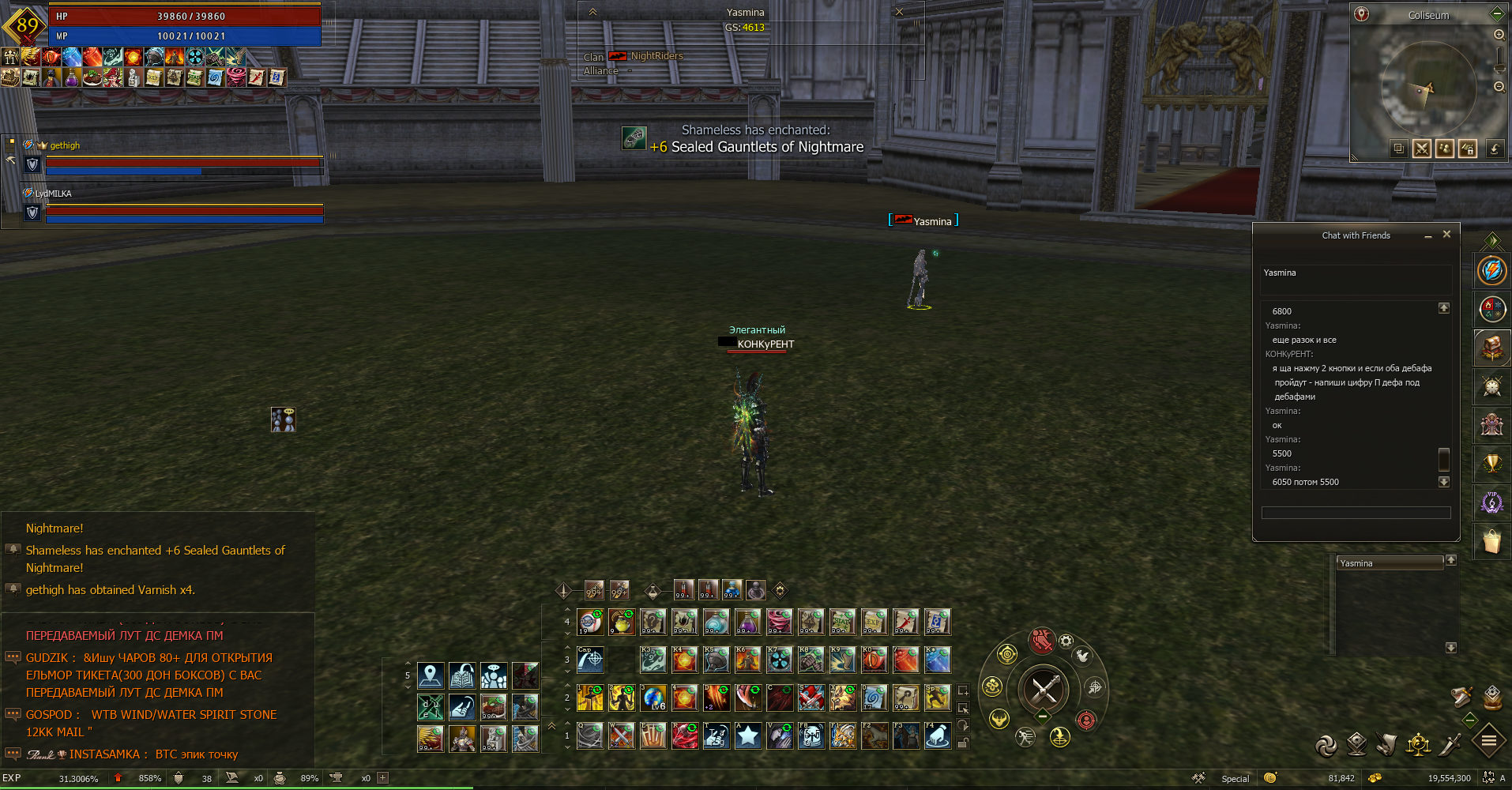Open the VIP 6 side menu icon
The image size is (1512, 790).
[1491, 502]
